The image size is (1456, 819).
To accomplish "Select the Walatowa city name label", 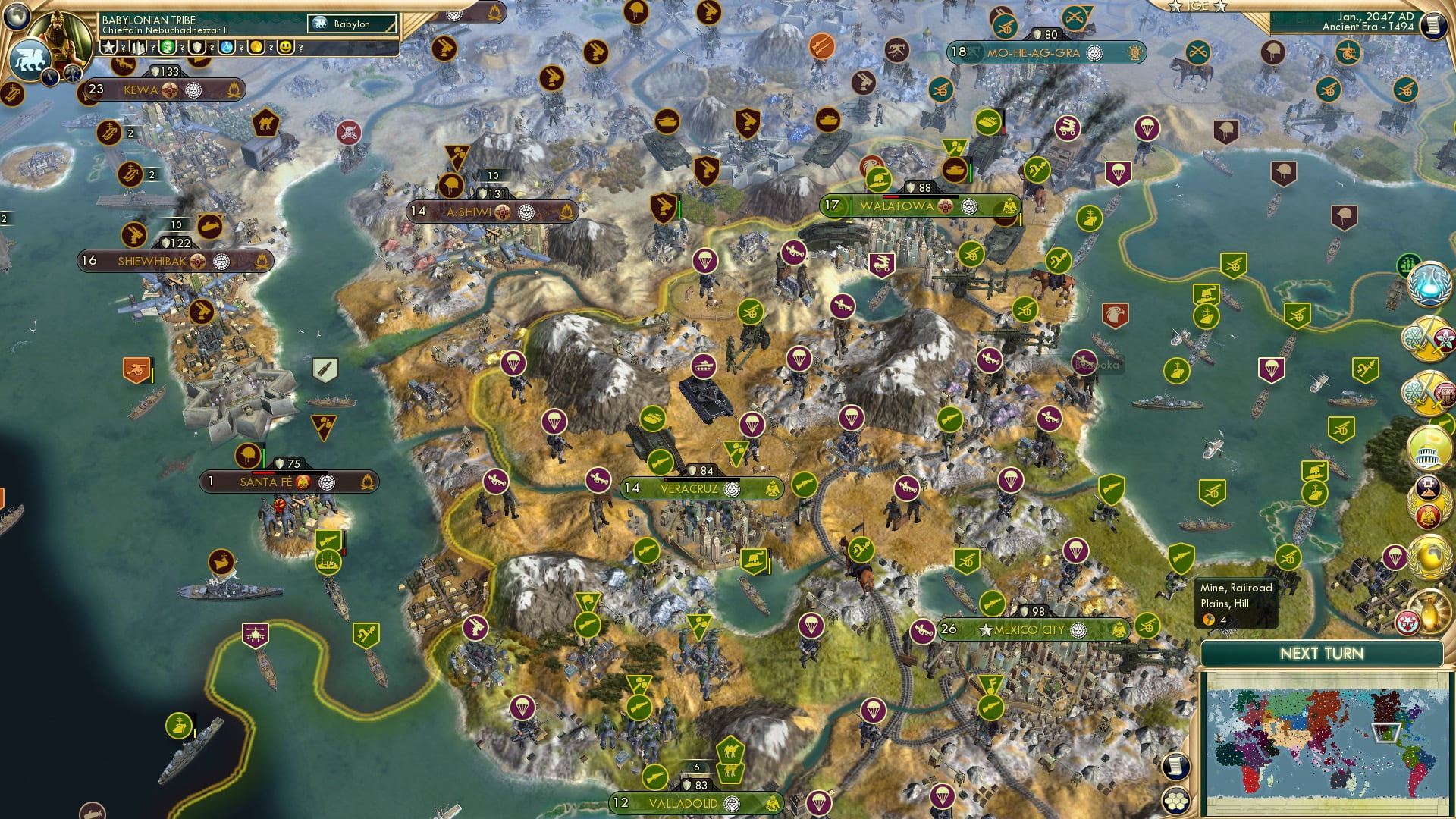I will 897,204.
